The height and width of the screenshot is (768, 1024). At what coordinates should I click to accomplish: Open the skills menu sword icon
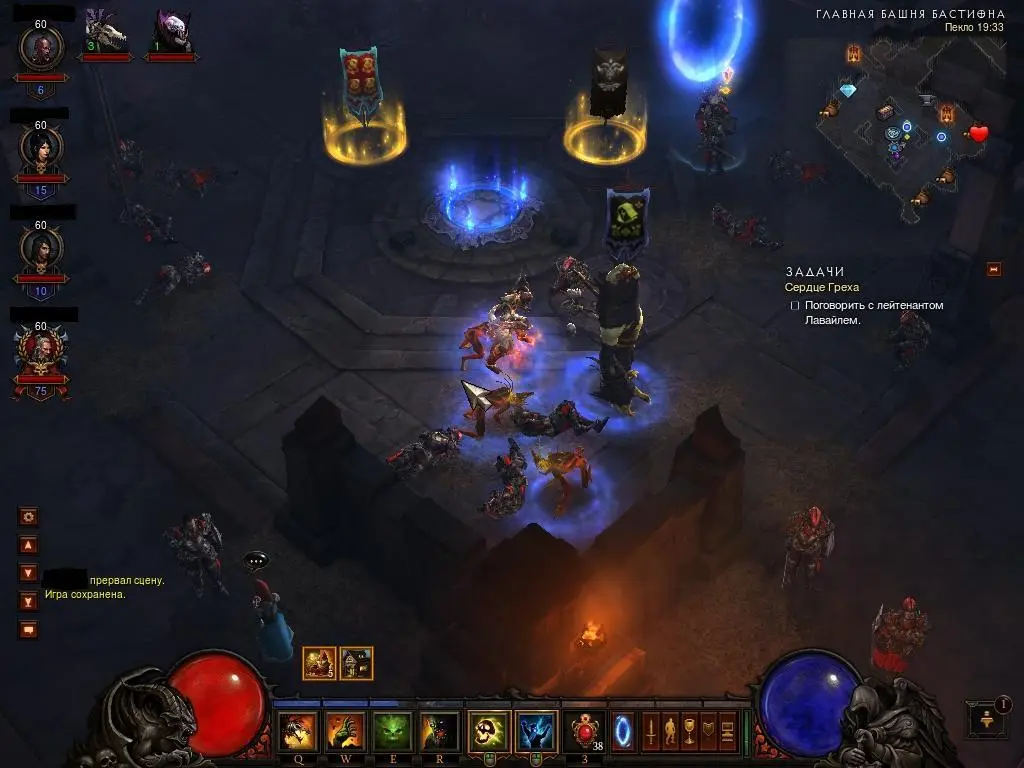650,731
